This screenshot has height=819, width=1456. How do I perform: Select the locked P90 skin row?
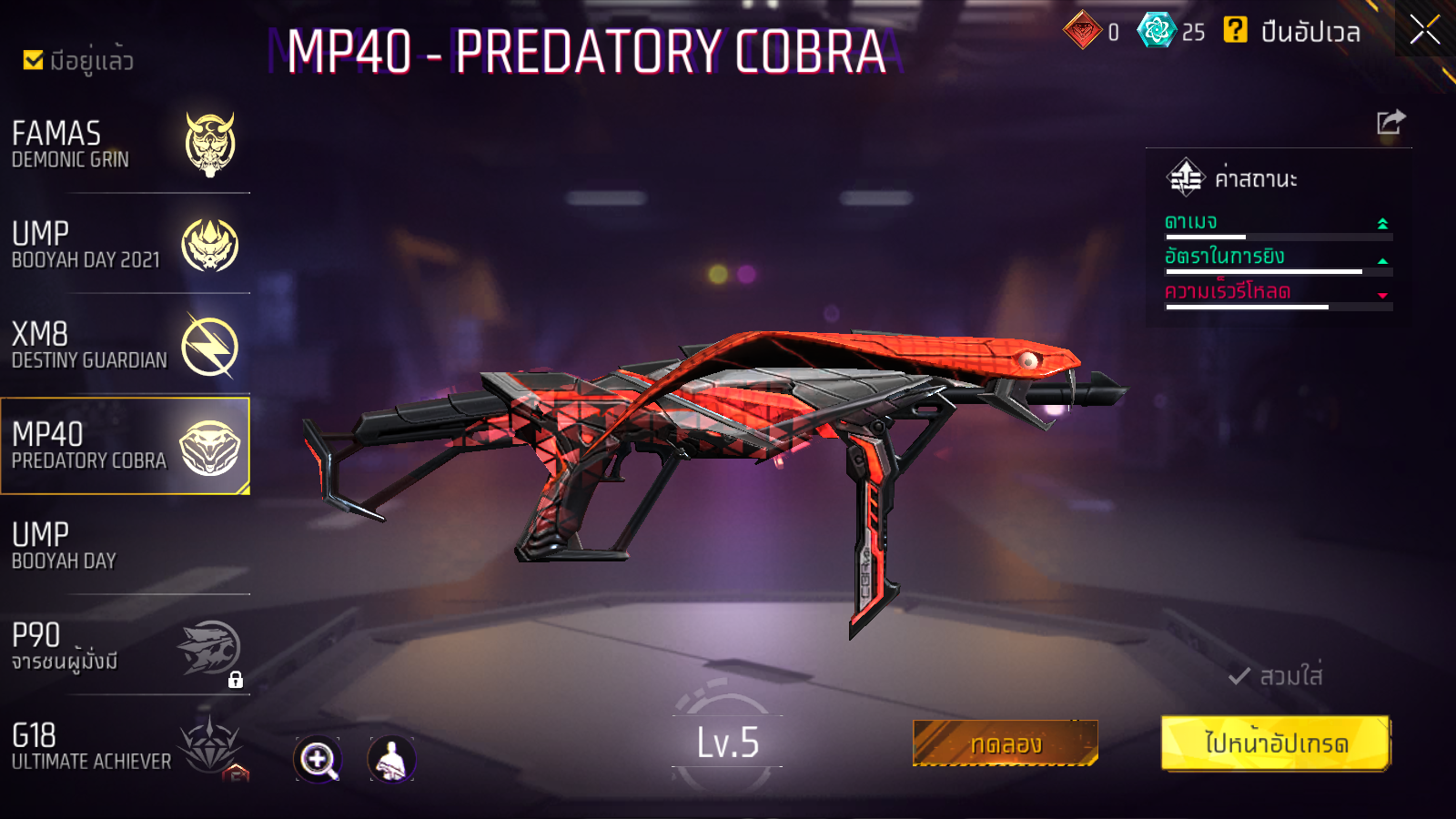coord(125,647)
